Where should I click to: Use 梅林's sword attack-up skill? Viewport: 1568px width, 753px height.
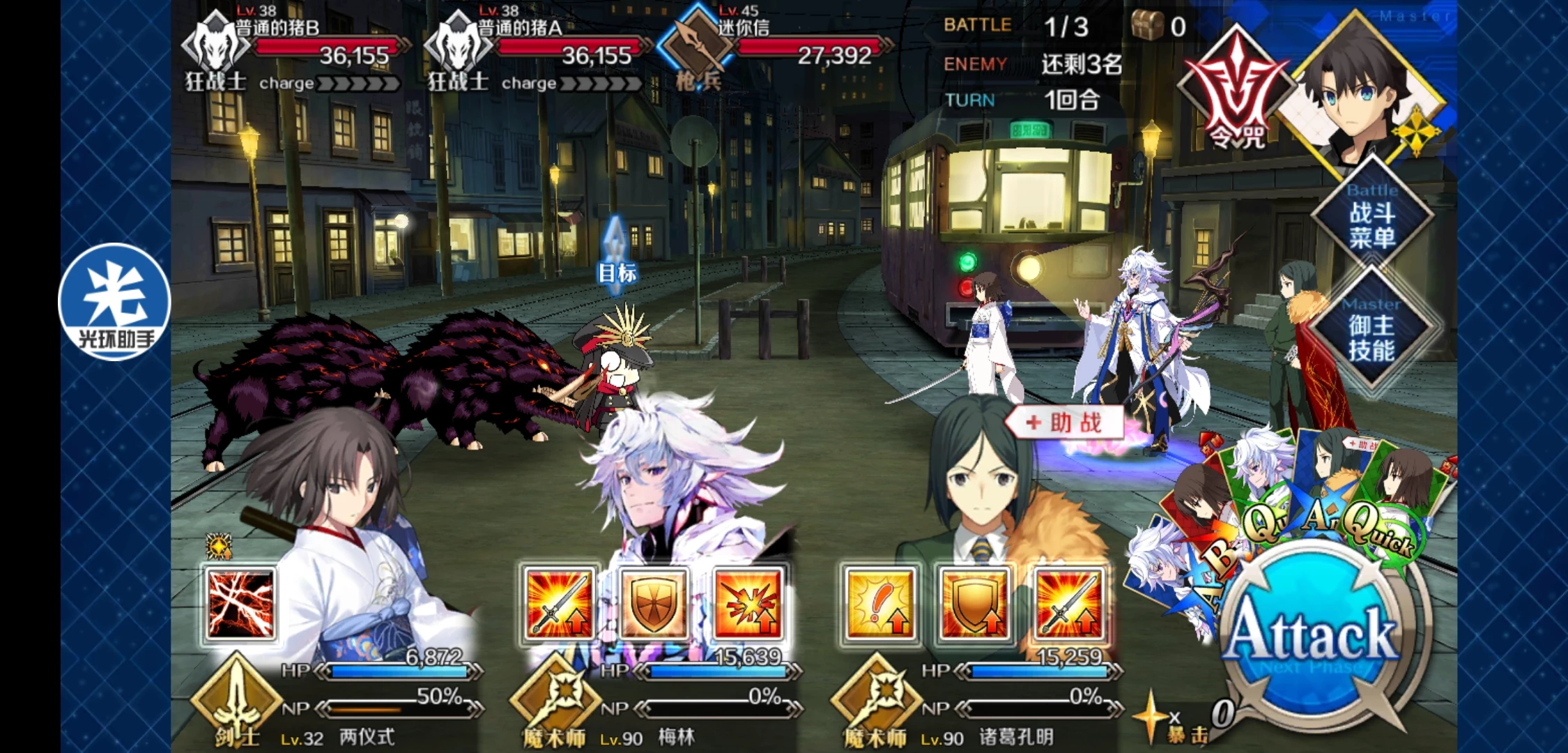[559, 604]
